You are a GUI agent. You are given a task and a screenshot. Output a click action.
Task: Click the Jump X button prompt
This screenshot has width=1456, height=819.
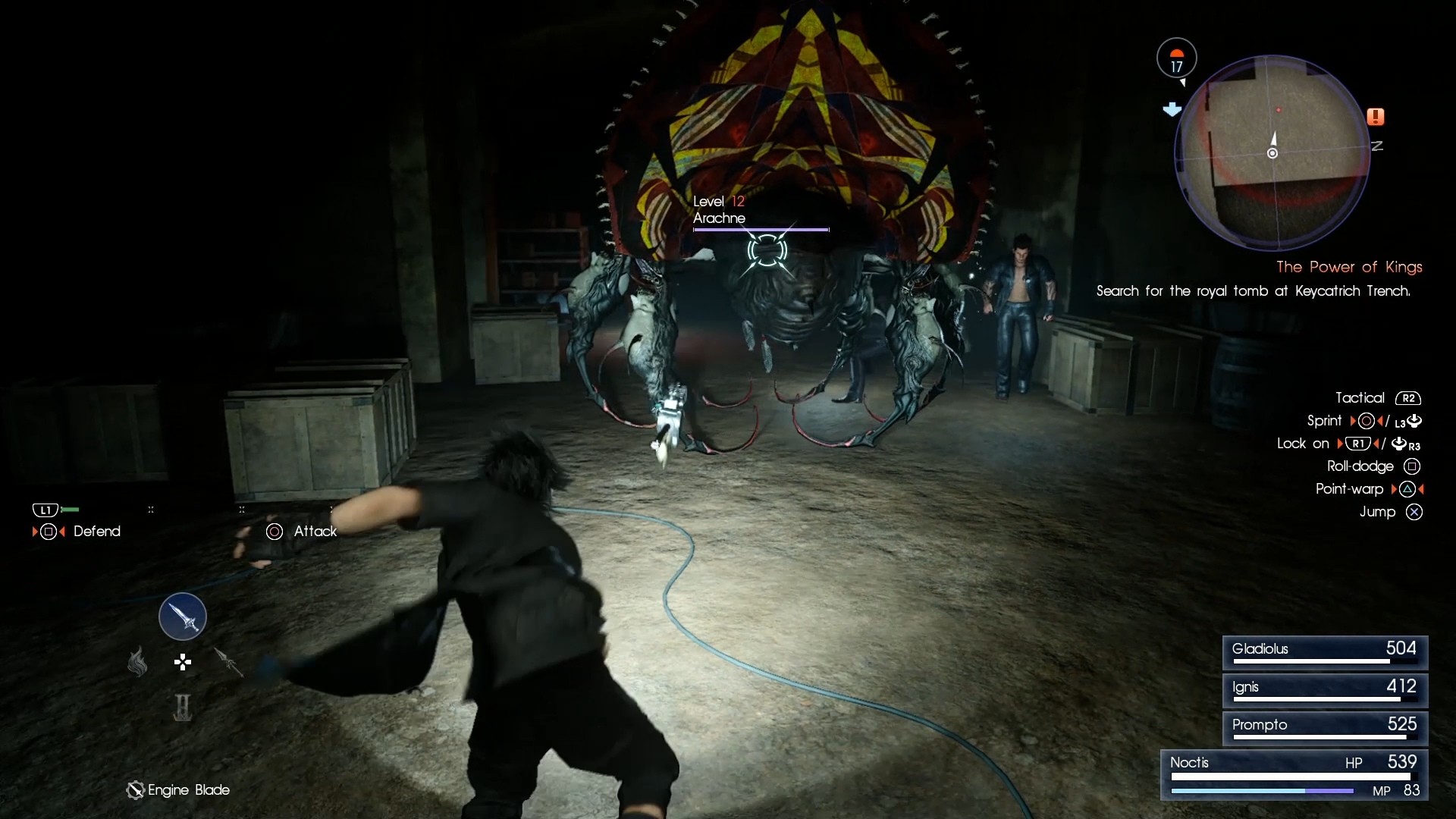tap(1415, 512)
